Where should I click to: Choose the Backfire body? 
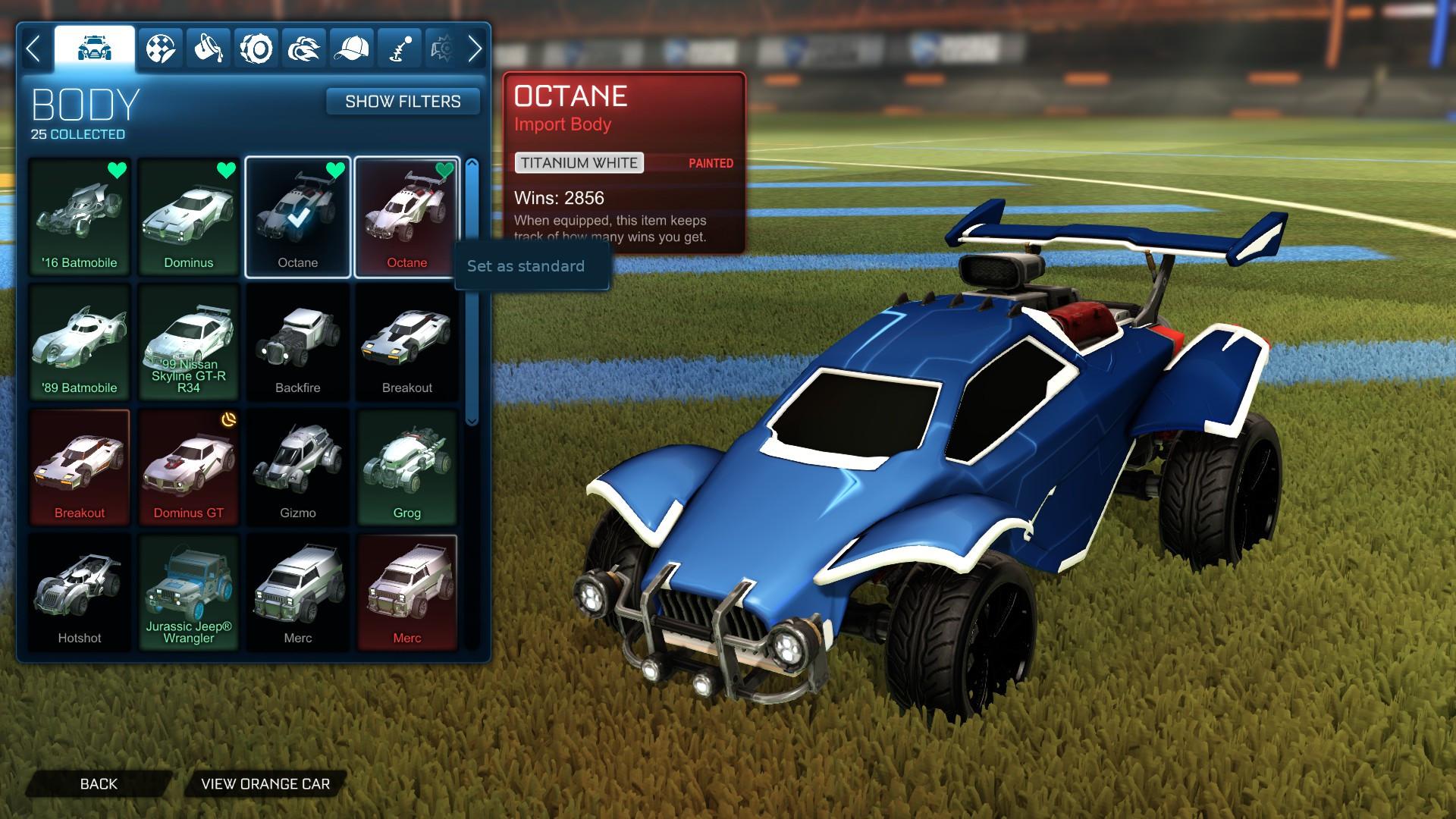pyautogui.click(x=298, y=342)
